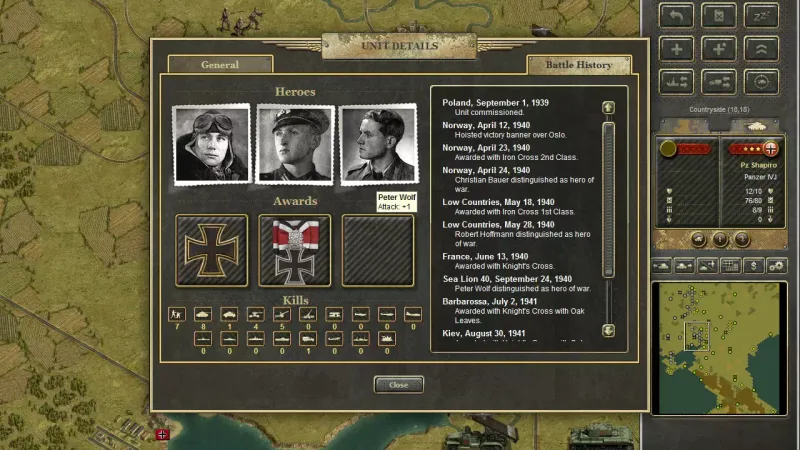The height and width of the screenshot is (450, 800).
Task: Open the dollar sign purchase button
Action: (x=753, y=266)
